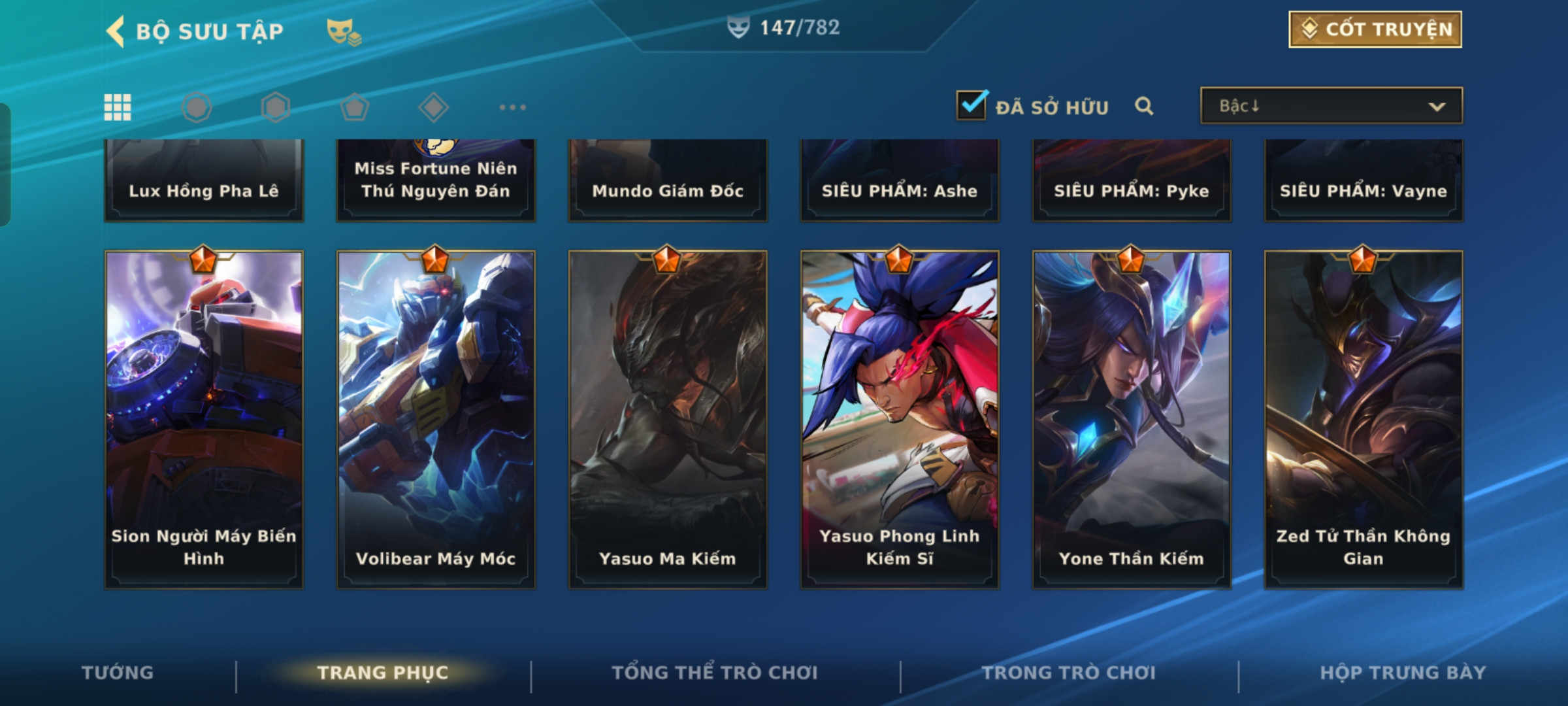
Task: Open the Cốt Truyện button
Action: 1375,29
